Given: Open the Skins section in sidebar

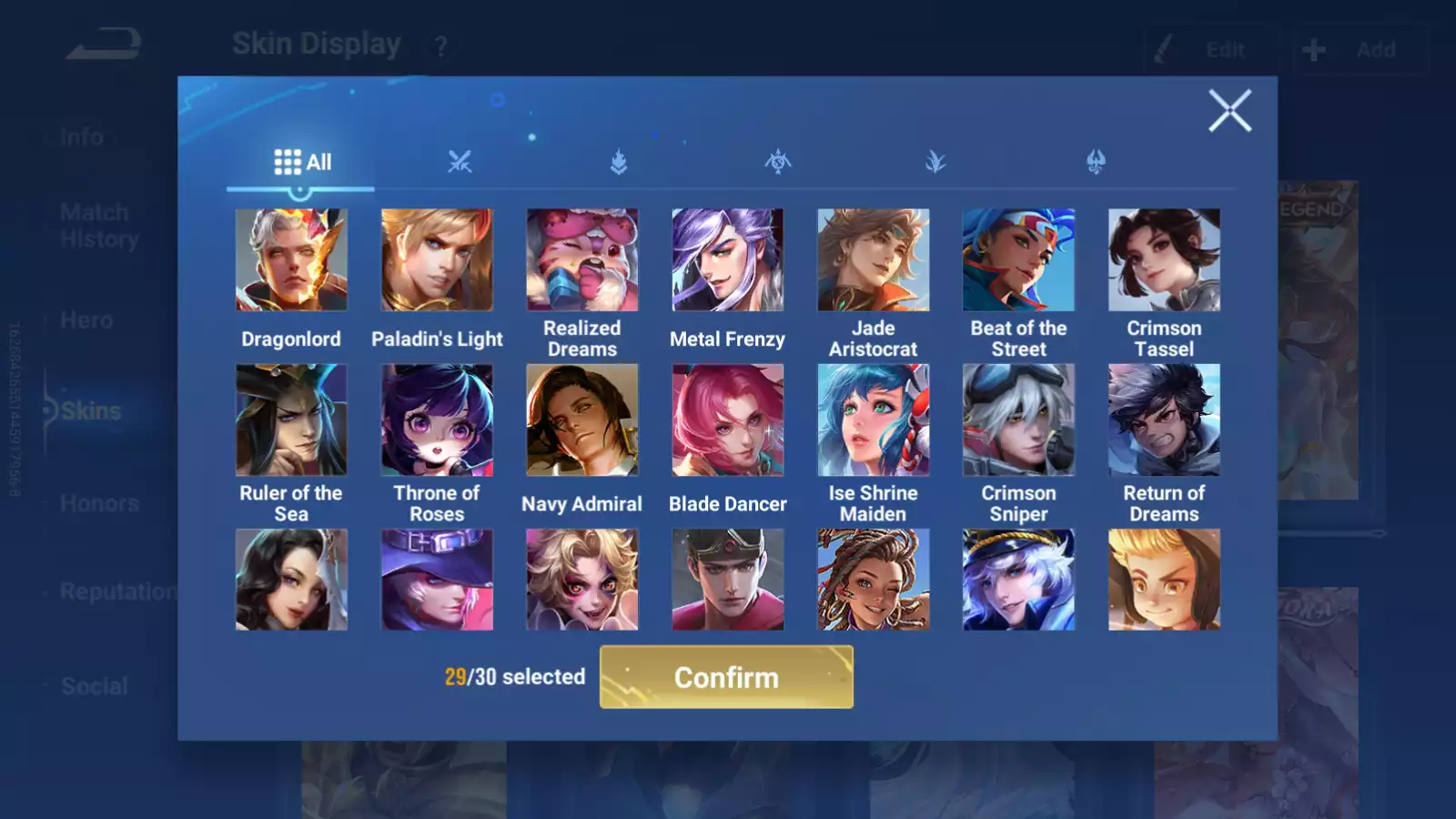Looking at the screenshot, I should 91,410.
